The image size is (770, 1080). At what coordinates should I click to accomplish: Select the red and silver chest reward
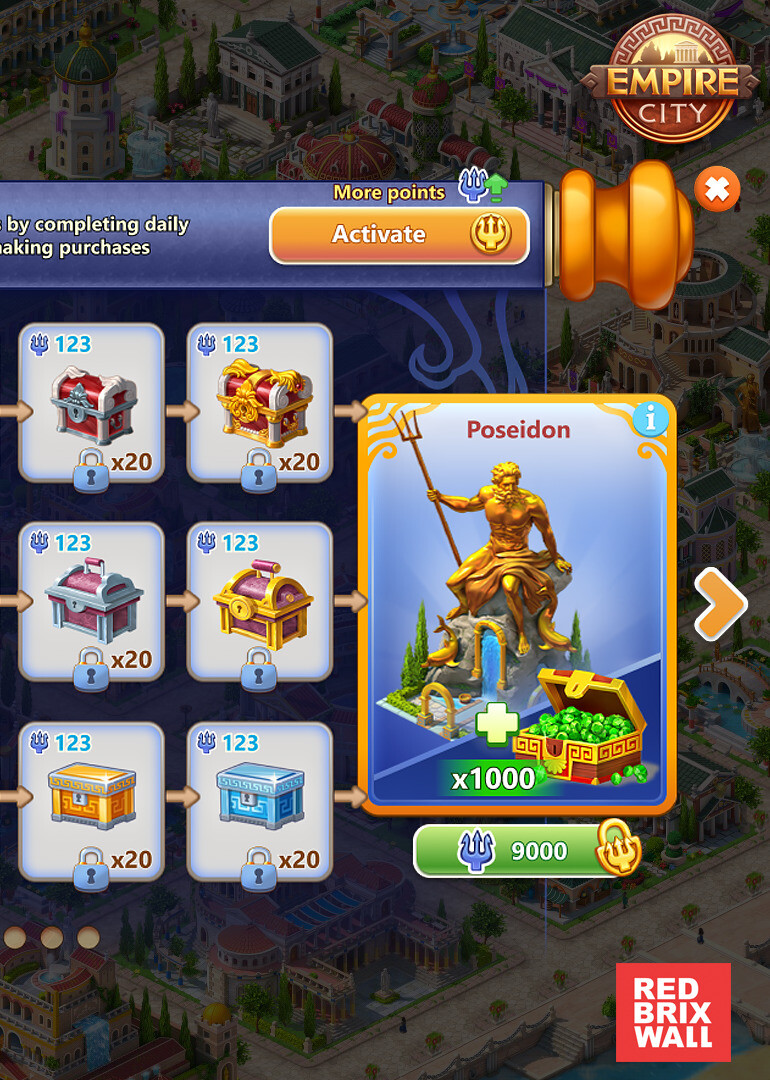pyautogui.click(x=91, y=402)
